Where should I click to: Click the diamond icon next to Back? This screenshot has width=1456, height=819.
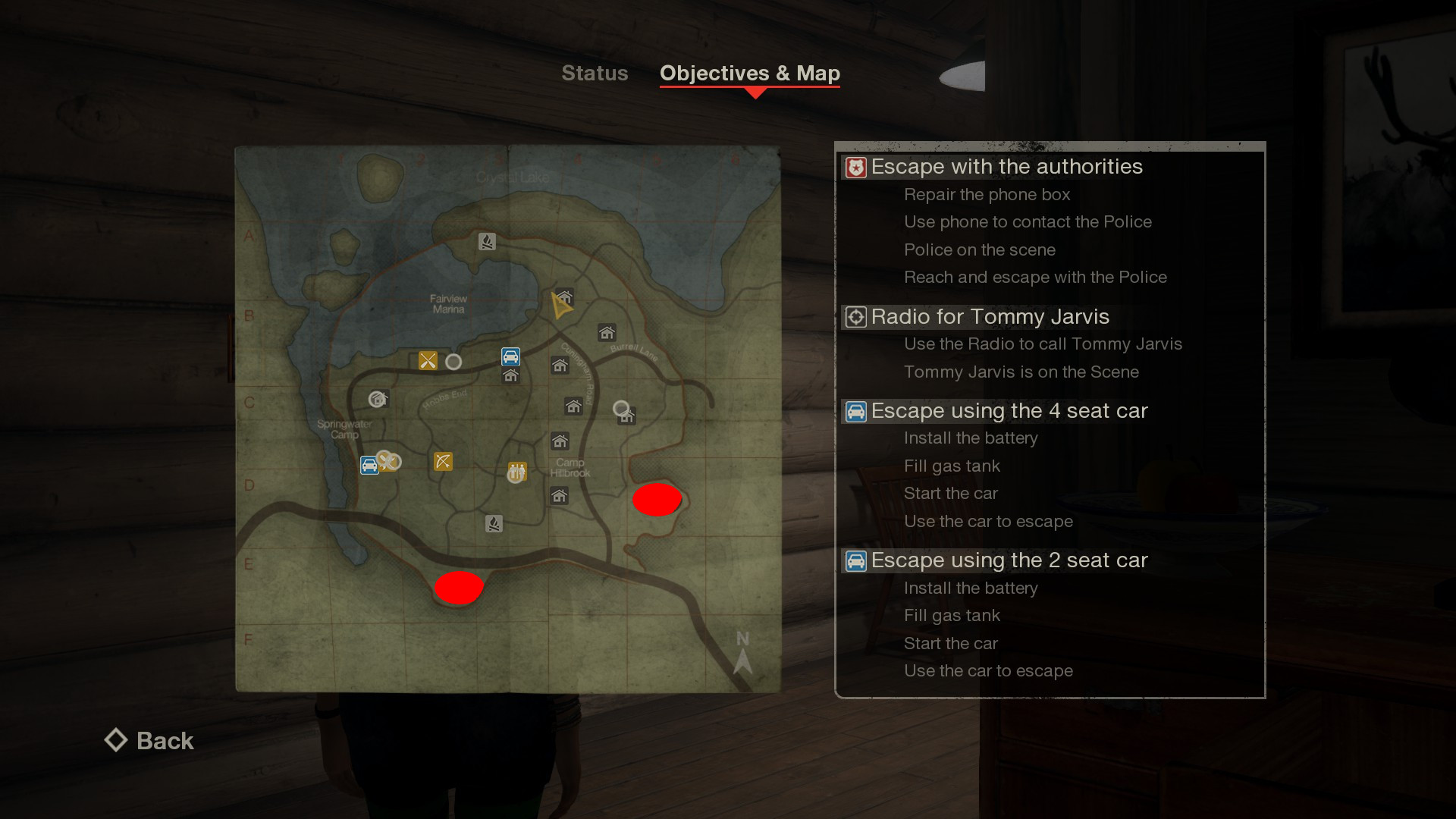pyautogui.click(x=116, y=740)
